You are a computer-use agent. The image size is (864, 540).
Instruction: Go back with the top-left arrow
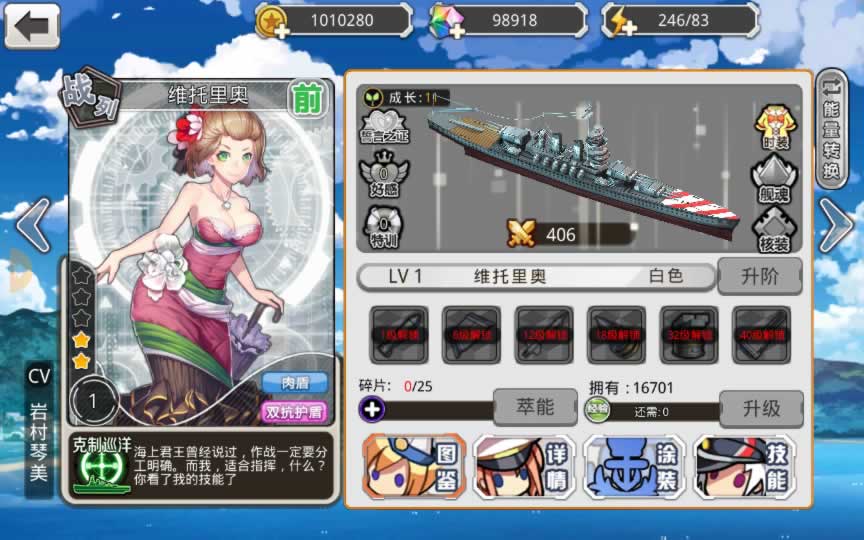[x=32, y=25]
